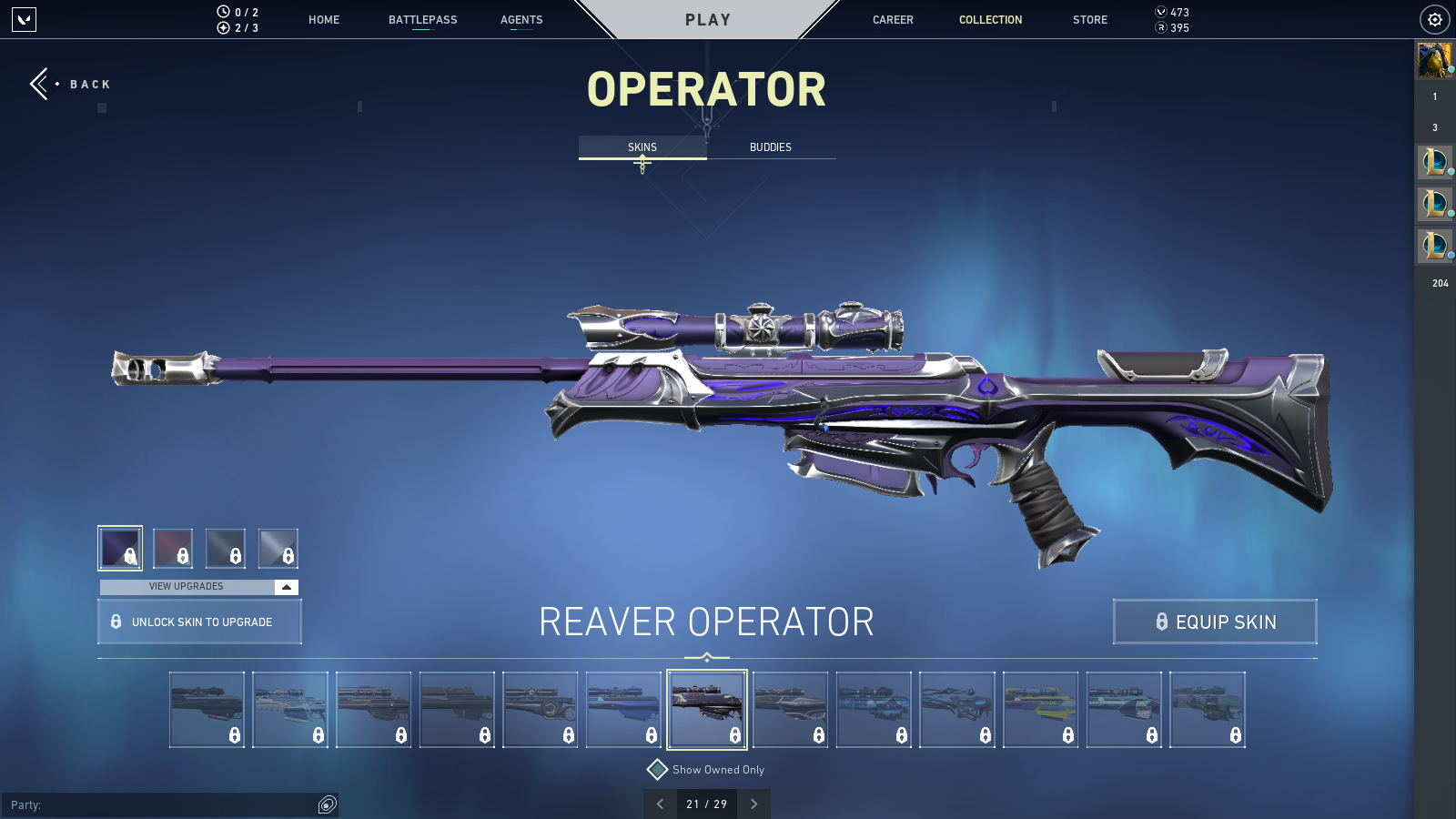Select the yellow Operator skin thumbnail
Viewport: 1456px width, 819px height.
coord(1040,710)
